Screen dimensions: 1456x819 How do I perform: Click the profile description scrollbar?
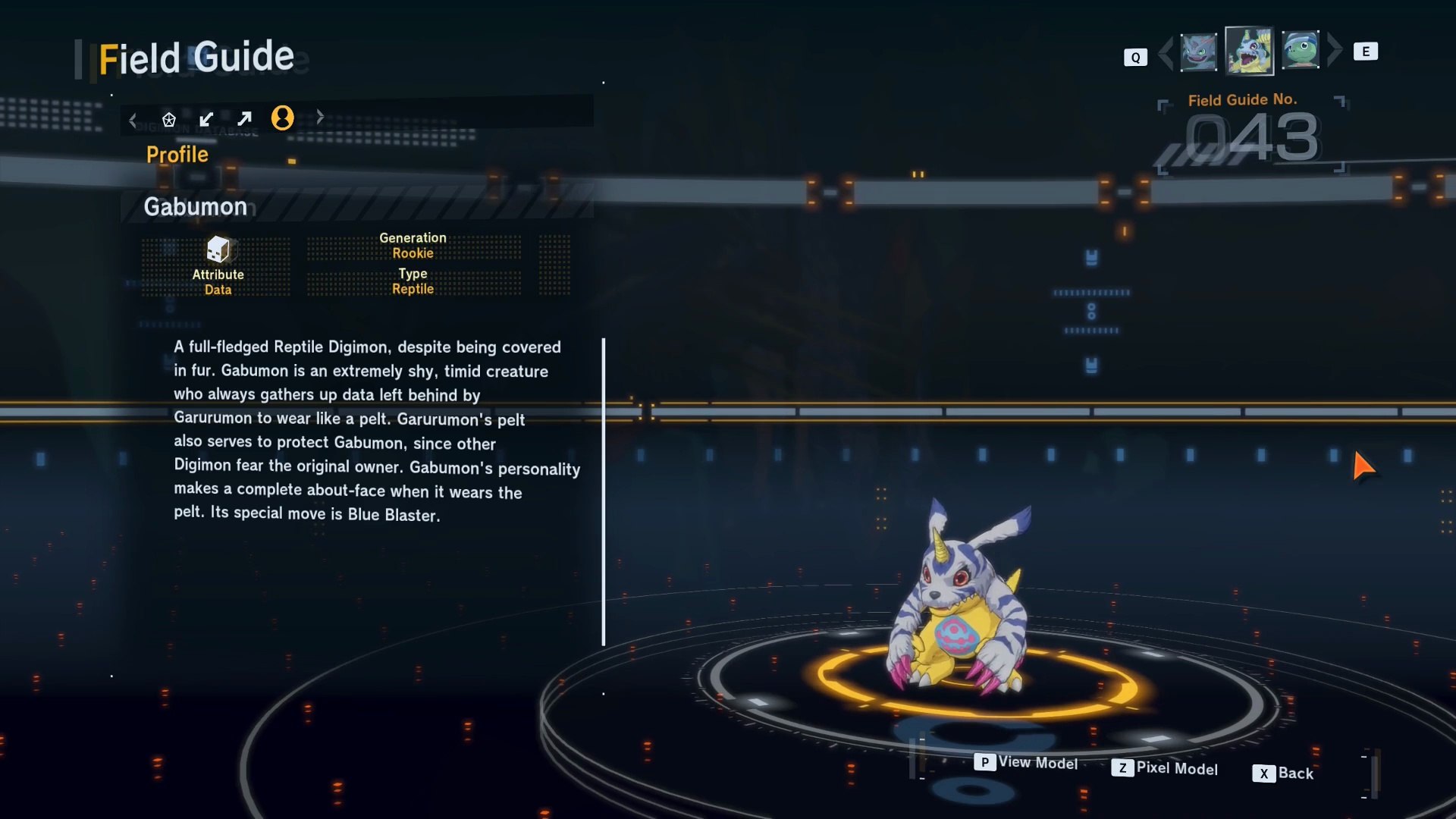[604, 491]
